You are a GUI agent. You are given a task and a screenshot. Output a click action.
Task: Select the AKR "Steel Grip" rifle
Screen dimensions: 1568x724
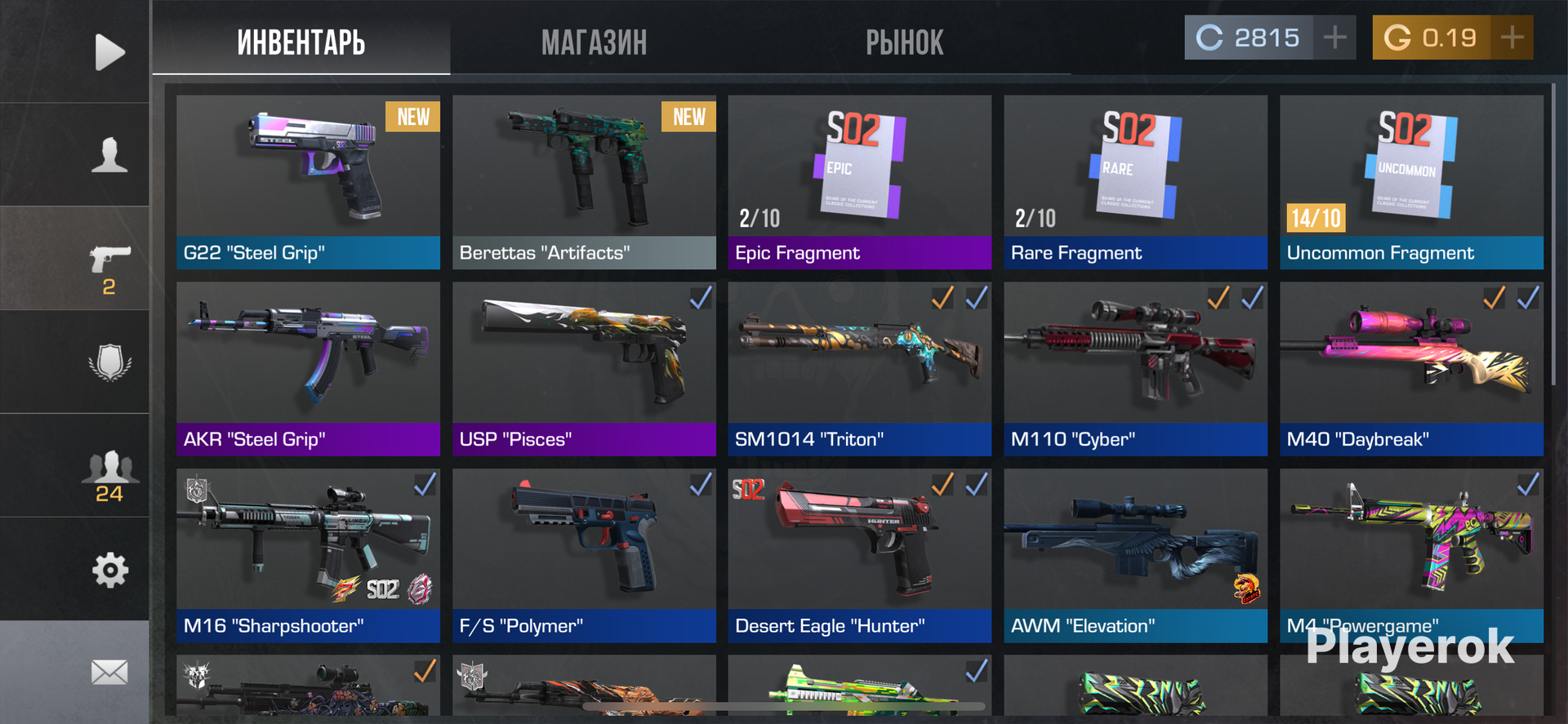click(x=308, y=368)
